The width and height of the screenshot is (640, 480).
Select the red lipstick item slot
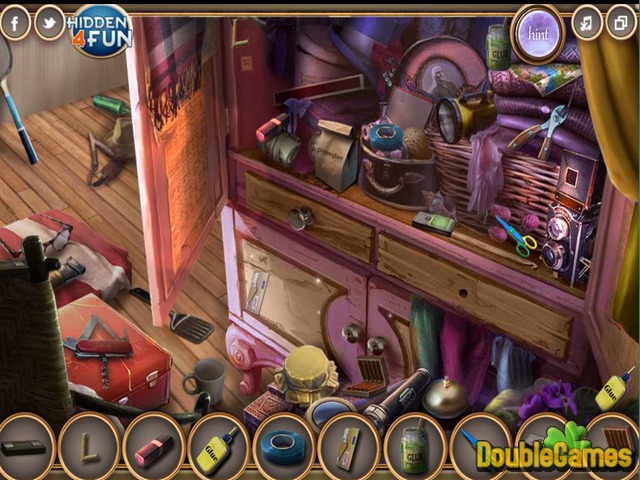click(x=154, y=447)
